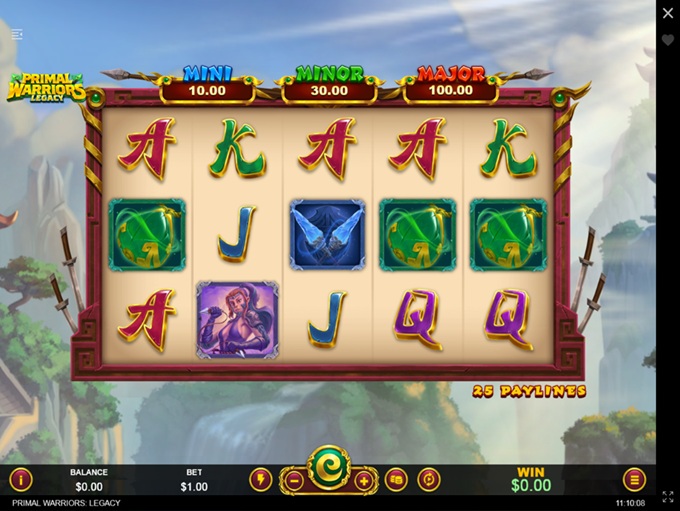Activate the autoplay circular arrow button
The width and height of the screenshot is (680, 511).
click(429, 479)
